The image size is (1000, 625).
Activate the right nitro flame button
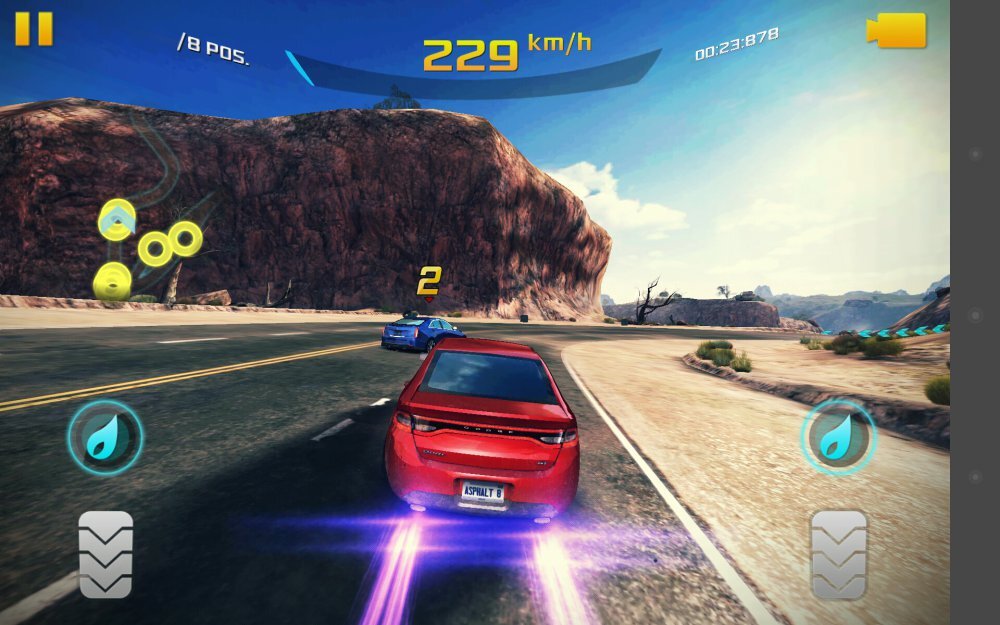[837, 437]
